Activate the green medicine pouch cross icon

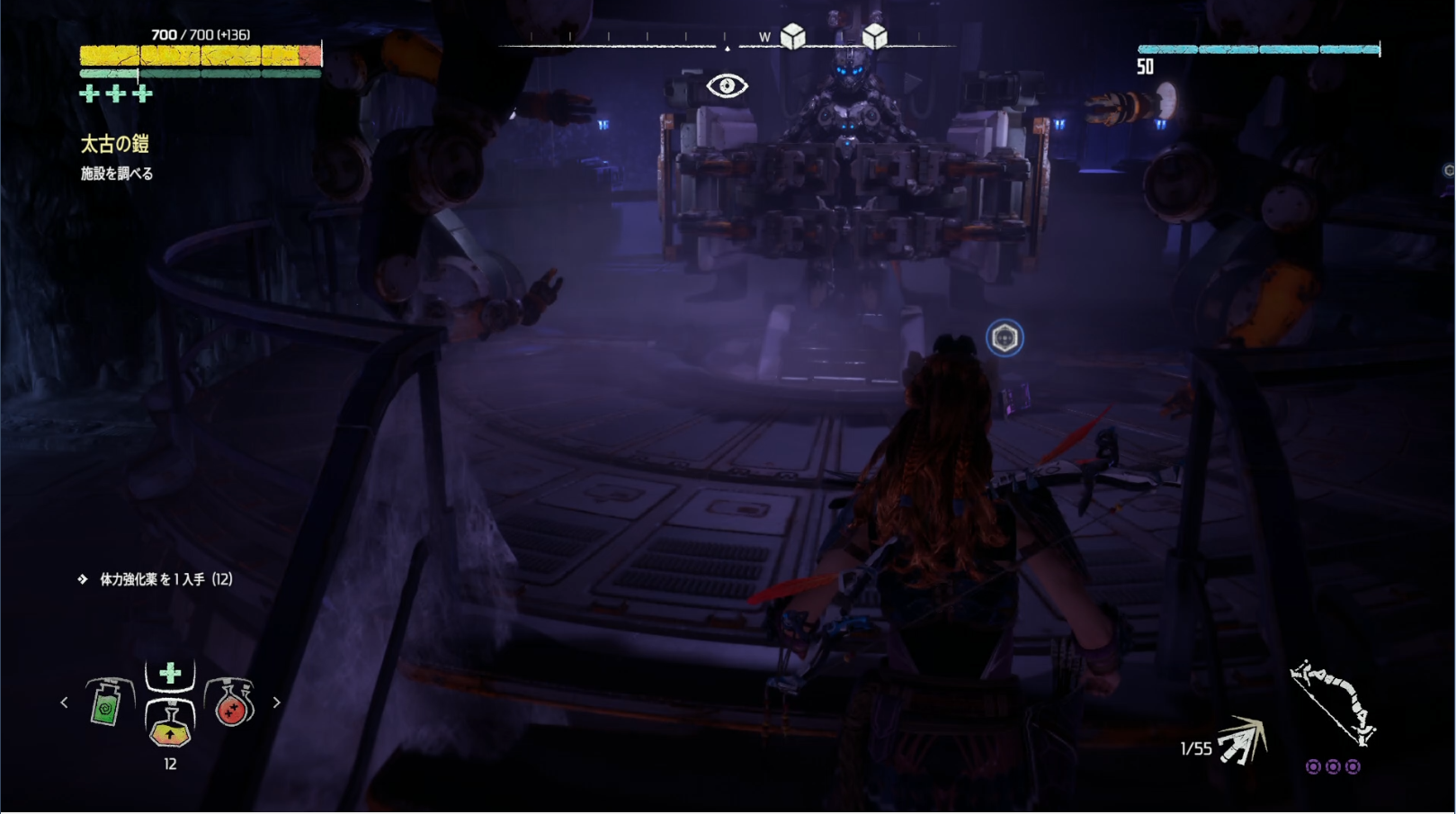click(x=170, y=674)
